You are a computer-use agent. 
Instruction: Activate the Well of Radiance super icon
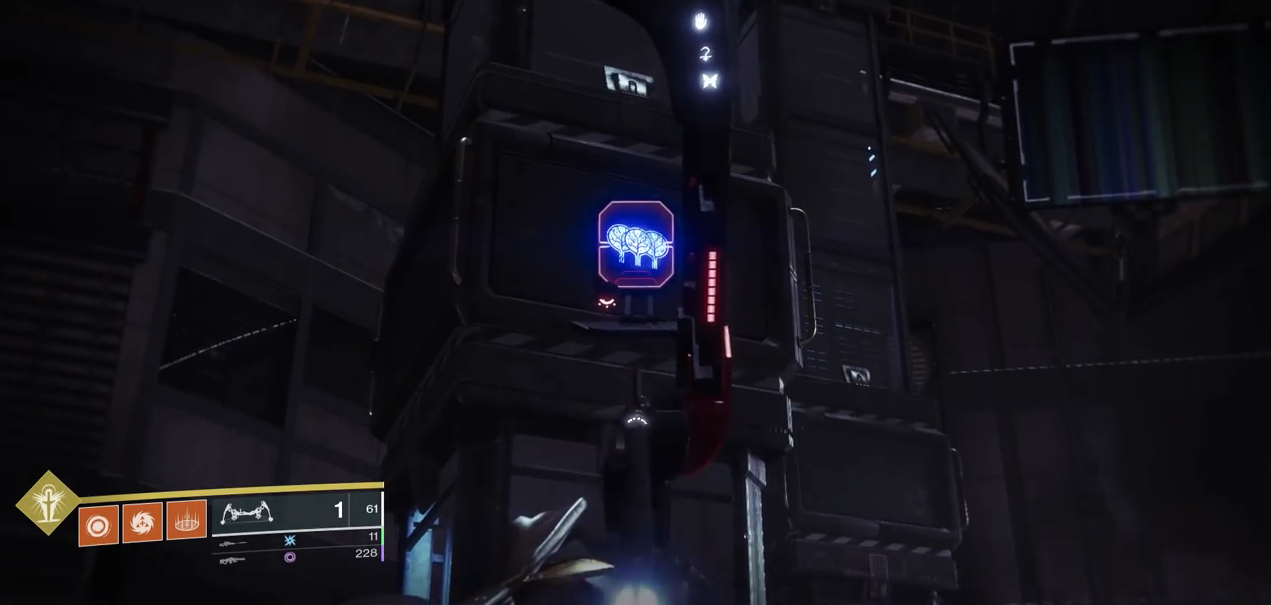(x=47, y=502)
